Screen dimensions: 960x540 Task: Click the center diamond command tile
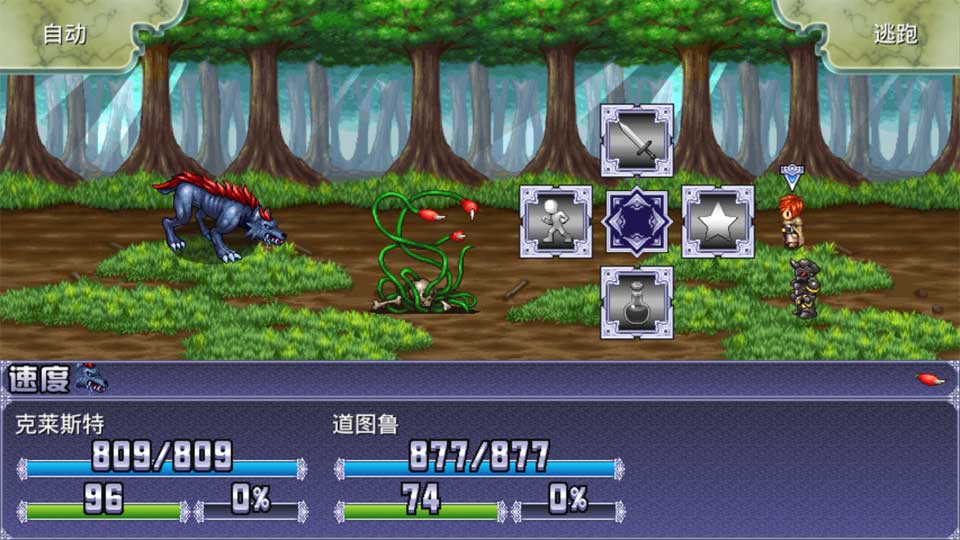[x=637, y=222]
